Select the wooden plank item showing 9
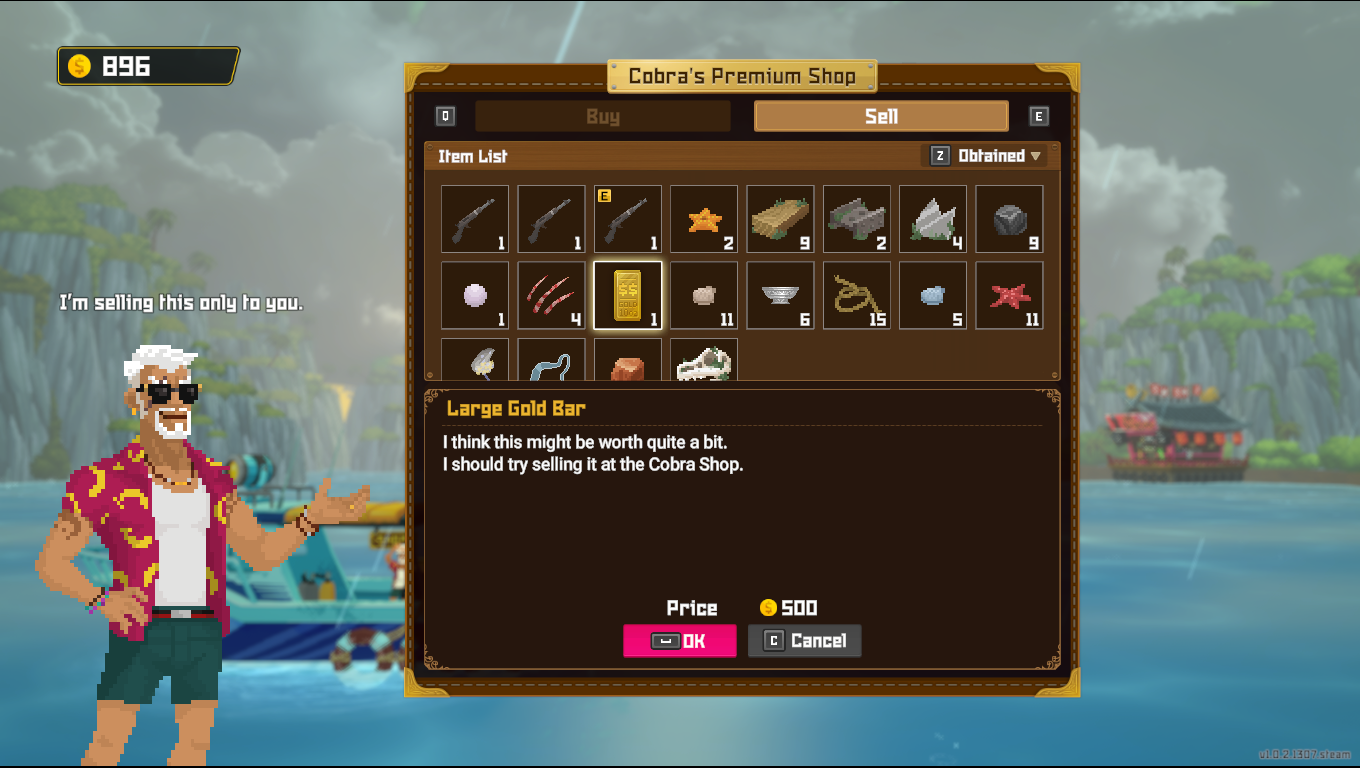This screenshot has height=768, width=1360. coord(780,219)
